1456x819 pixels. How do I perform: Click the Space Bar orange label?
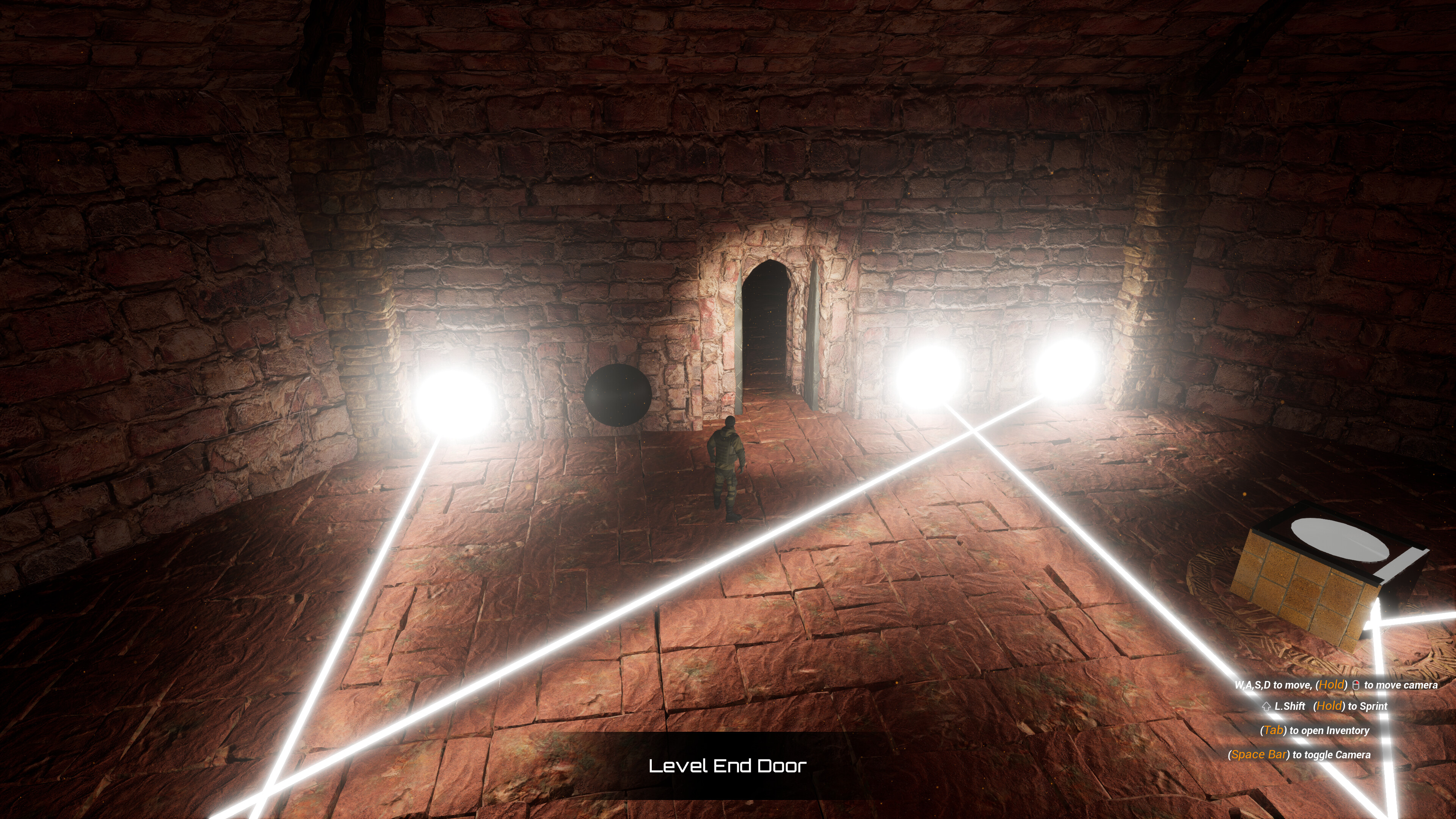(x=1258, y=754)
